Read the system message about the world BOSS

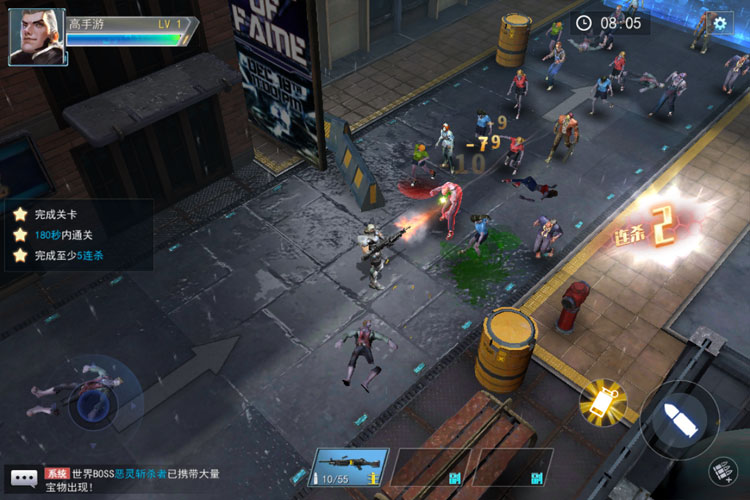point(130,479)
